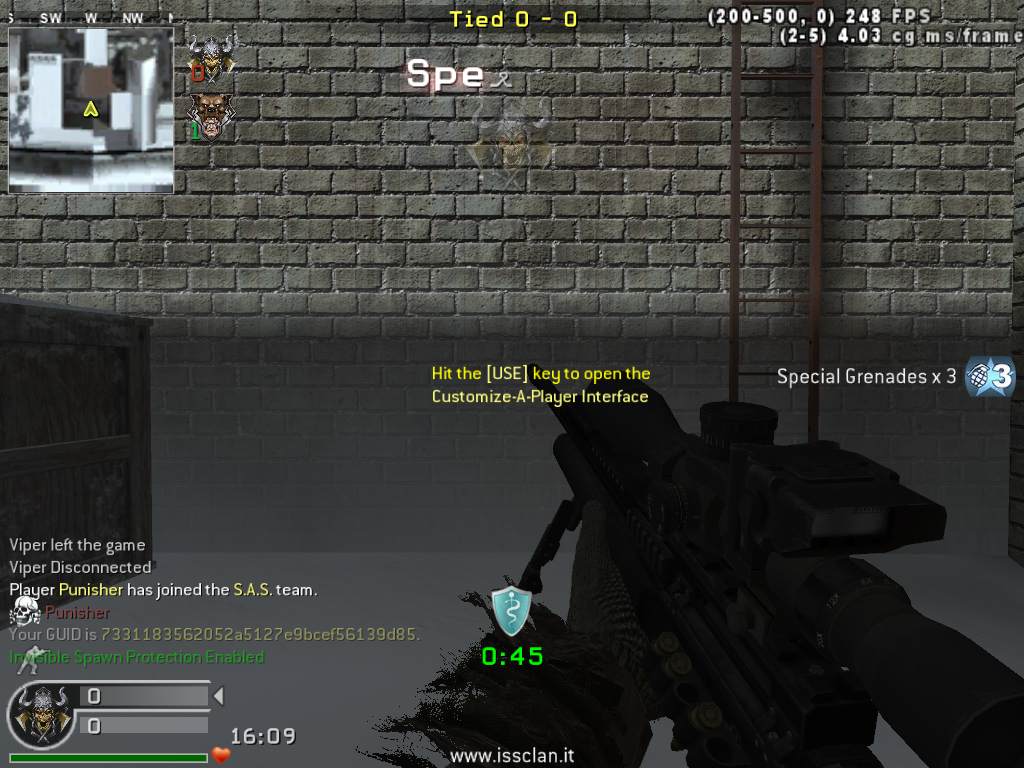1024x768 pixels.
Task: Select the snarling beast team score icon
Action: click(x=210, y=116)
